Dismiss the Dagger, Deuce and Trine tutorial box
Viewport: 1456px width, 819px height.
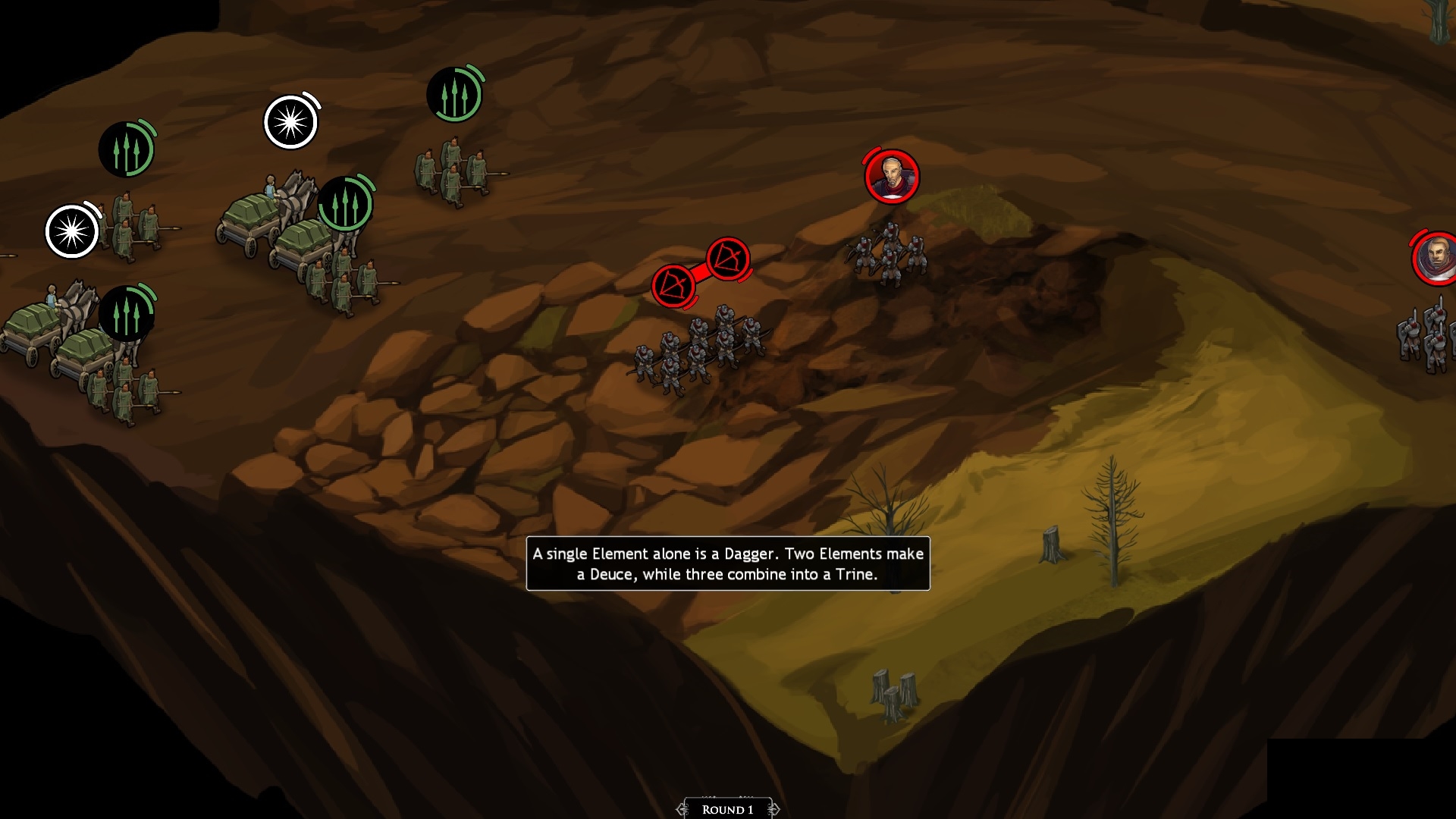[727, 563]
